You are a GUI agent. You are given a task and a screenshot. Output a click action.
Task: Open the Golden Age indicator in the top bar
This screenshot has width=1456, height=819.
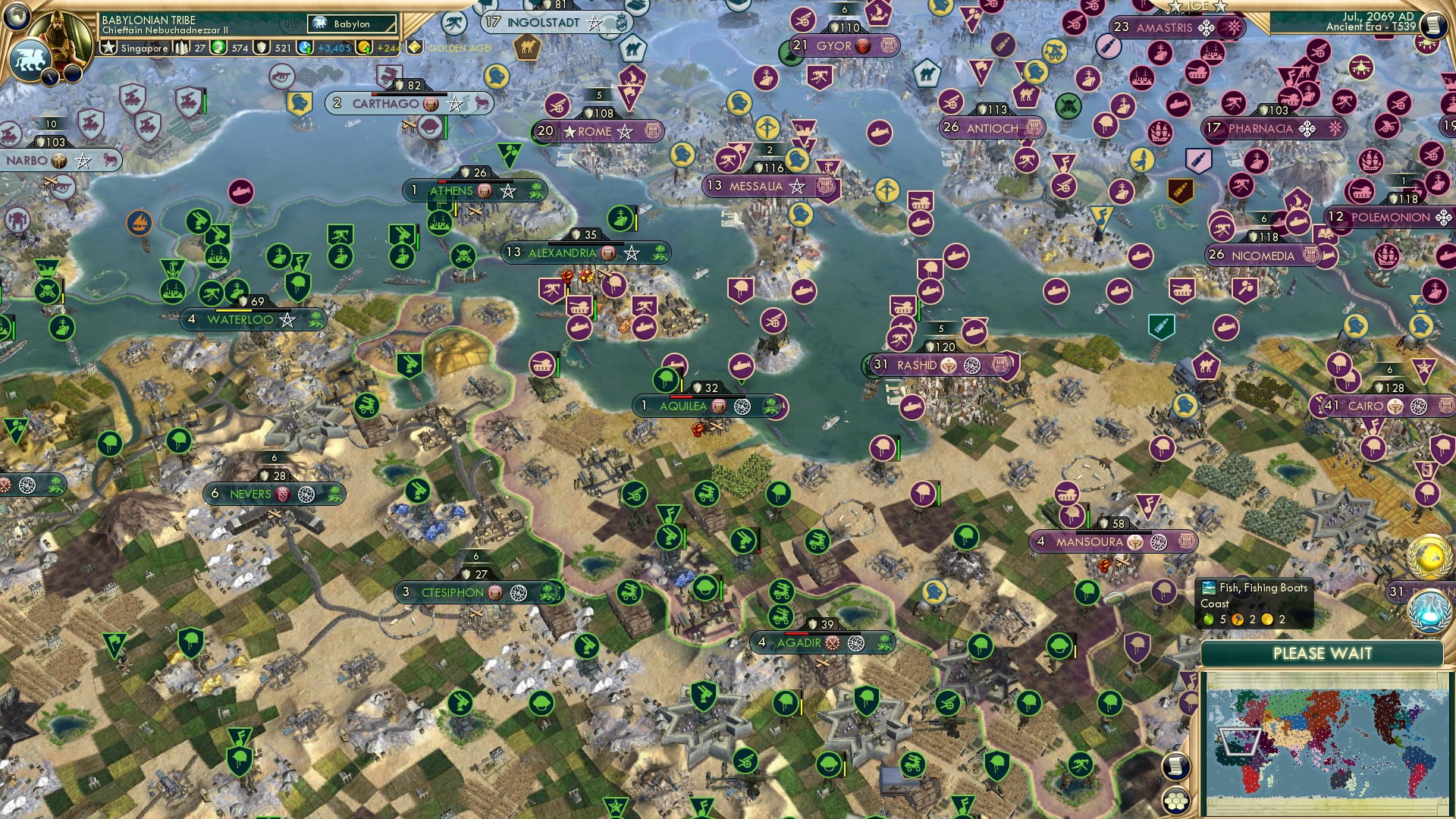click(x=413, y=49)
